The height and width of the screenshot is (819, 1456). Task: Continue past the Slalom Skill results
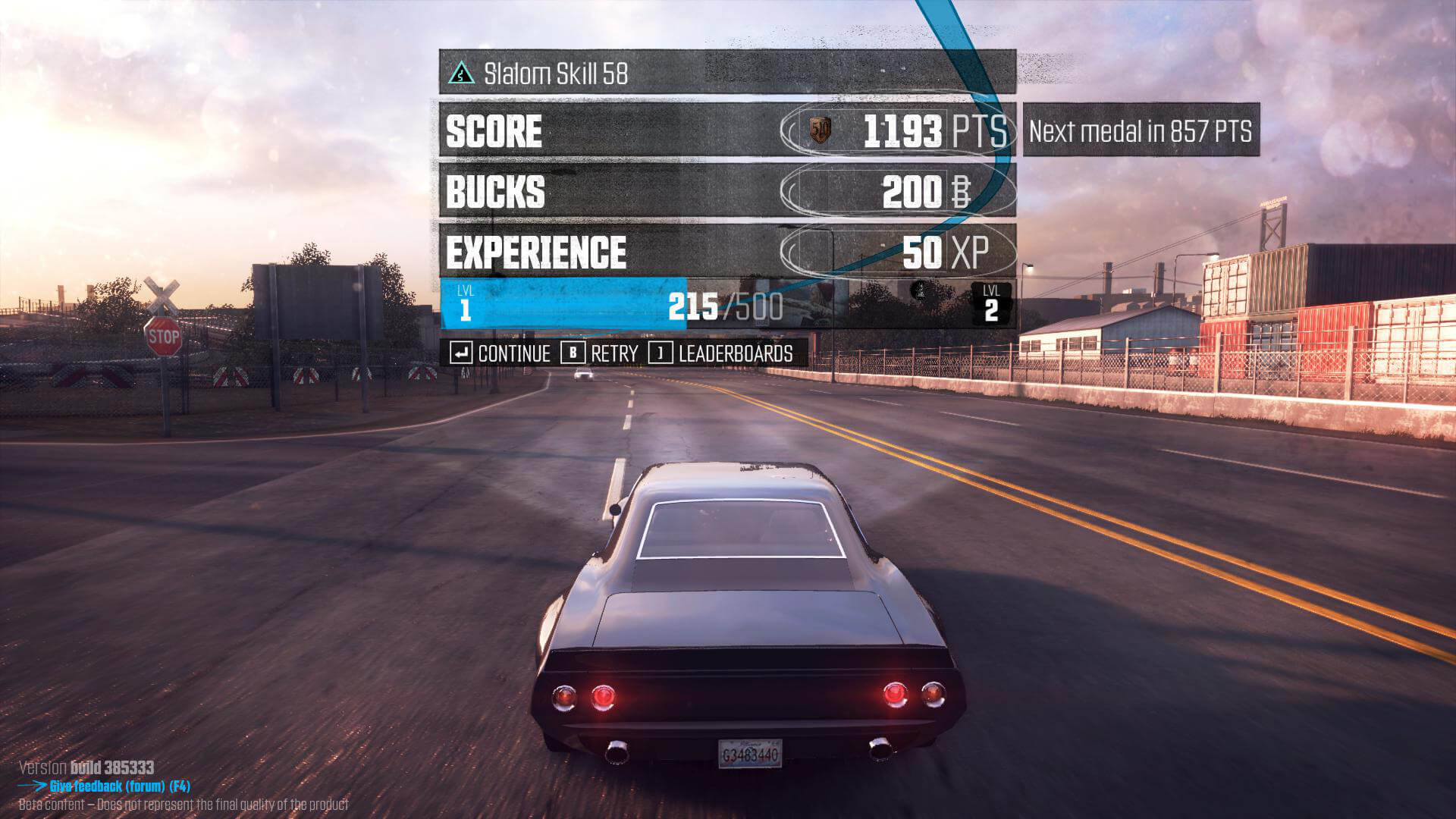[x=500, y=353]
